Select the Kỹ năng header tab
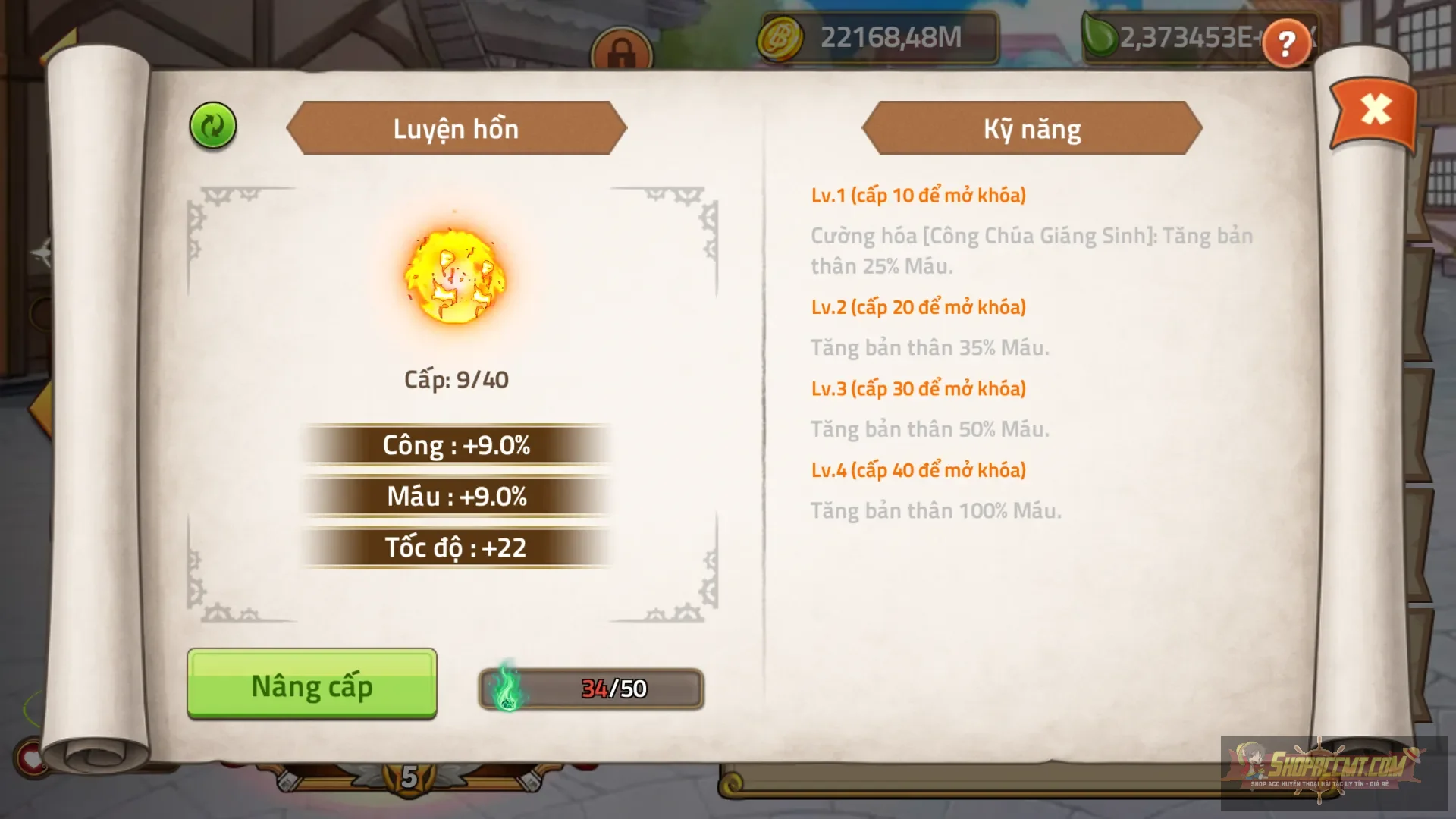Viewport: 1456px width, 819px height. point(1031,129)
